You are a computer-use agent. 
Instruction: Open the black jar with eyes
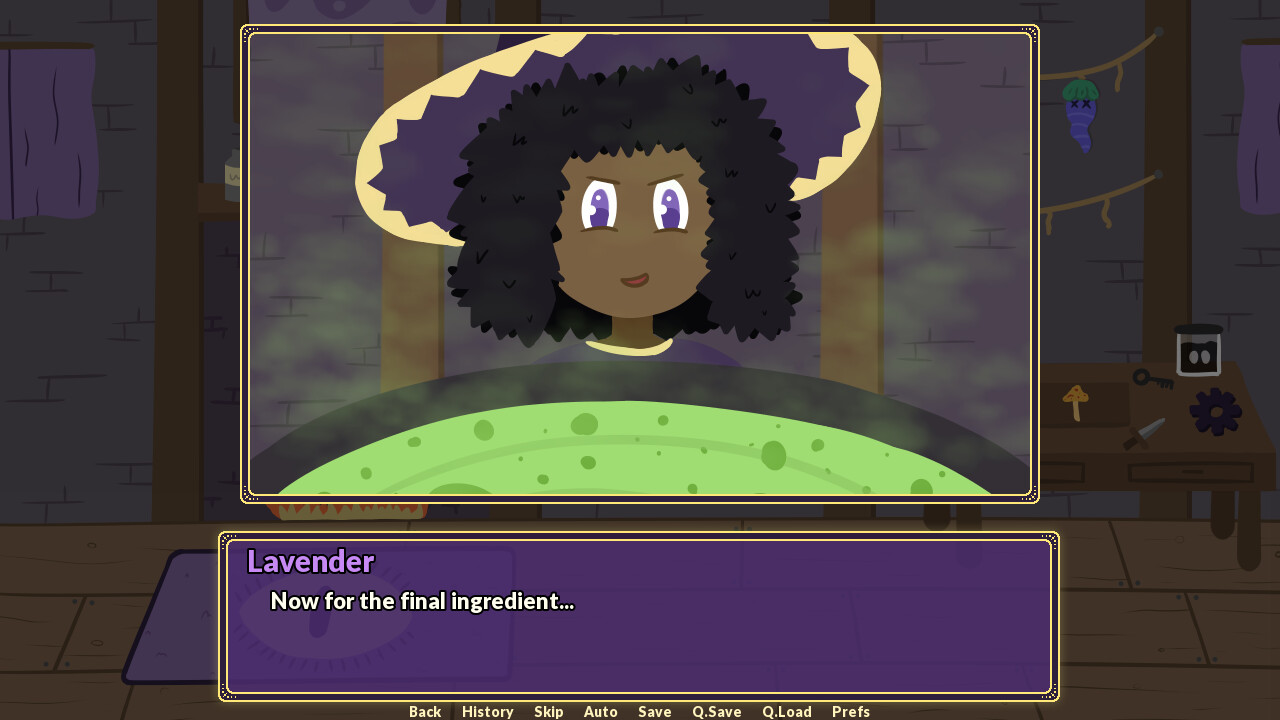(x=1197, y=352)
